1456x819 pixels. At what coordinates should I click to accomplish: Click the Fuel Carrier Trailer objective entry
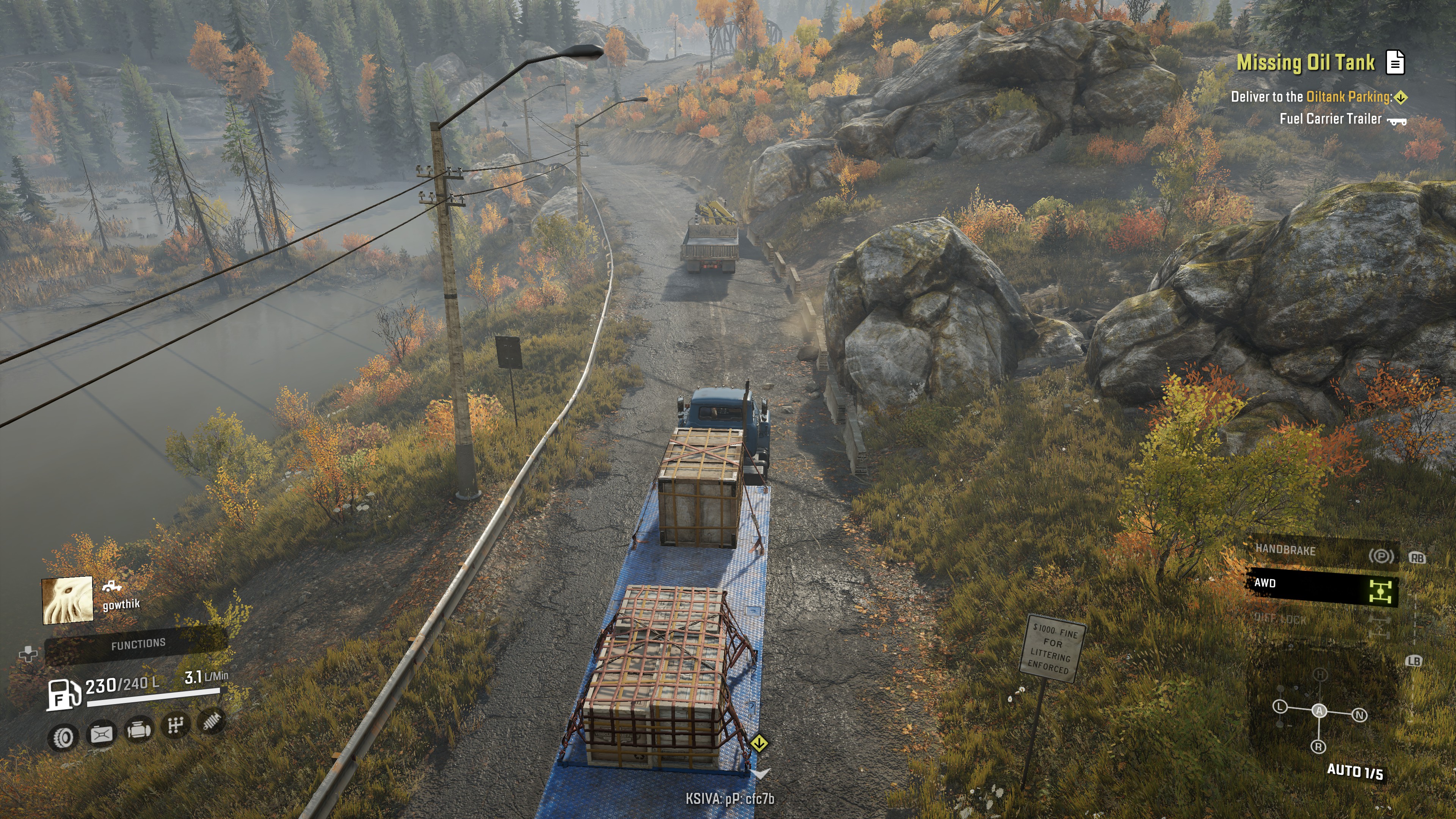click(1330, 119)
